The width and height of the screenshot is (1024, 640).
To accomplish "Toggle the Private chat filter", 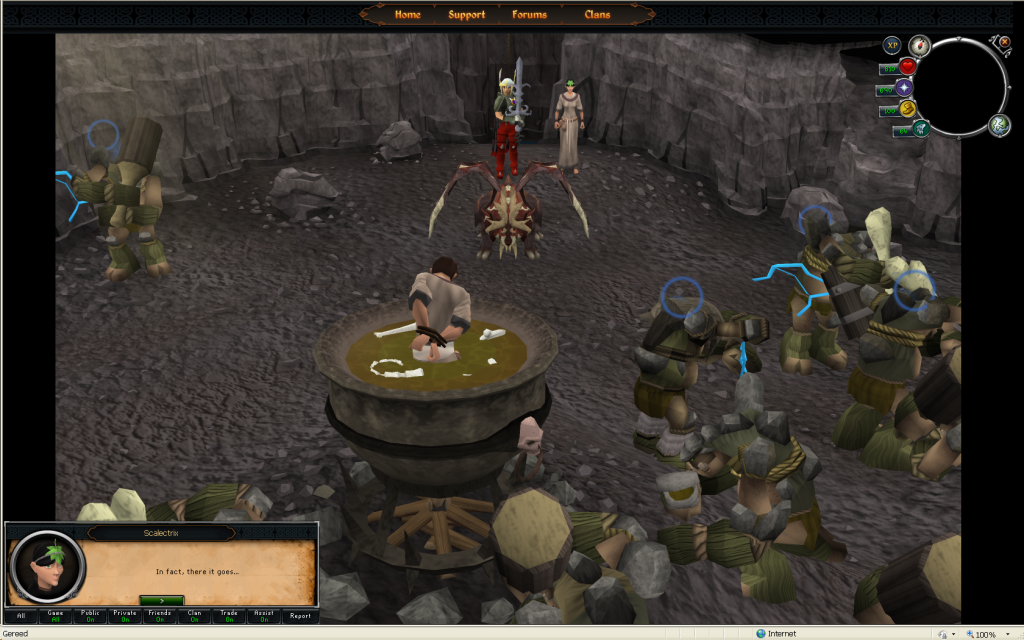I will [x=125, y=616].
